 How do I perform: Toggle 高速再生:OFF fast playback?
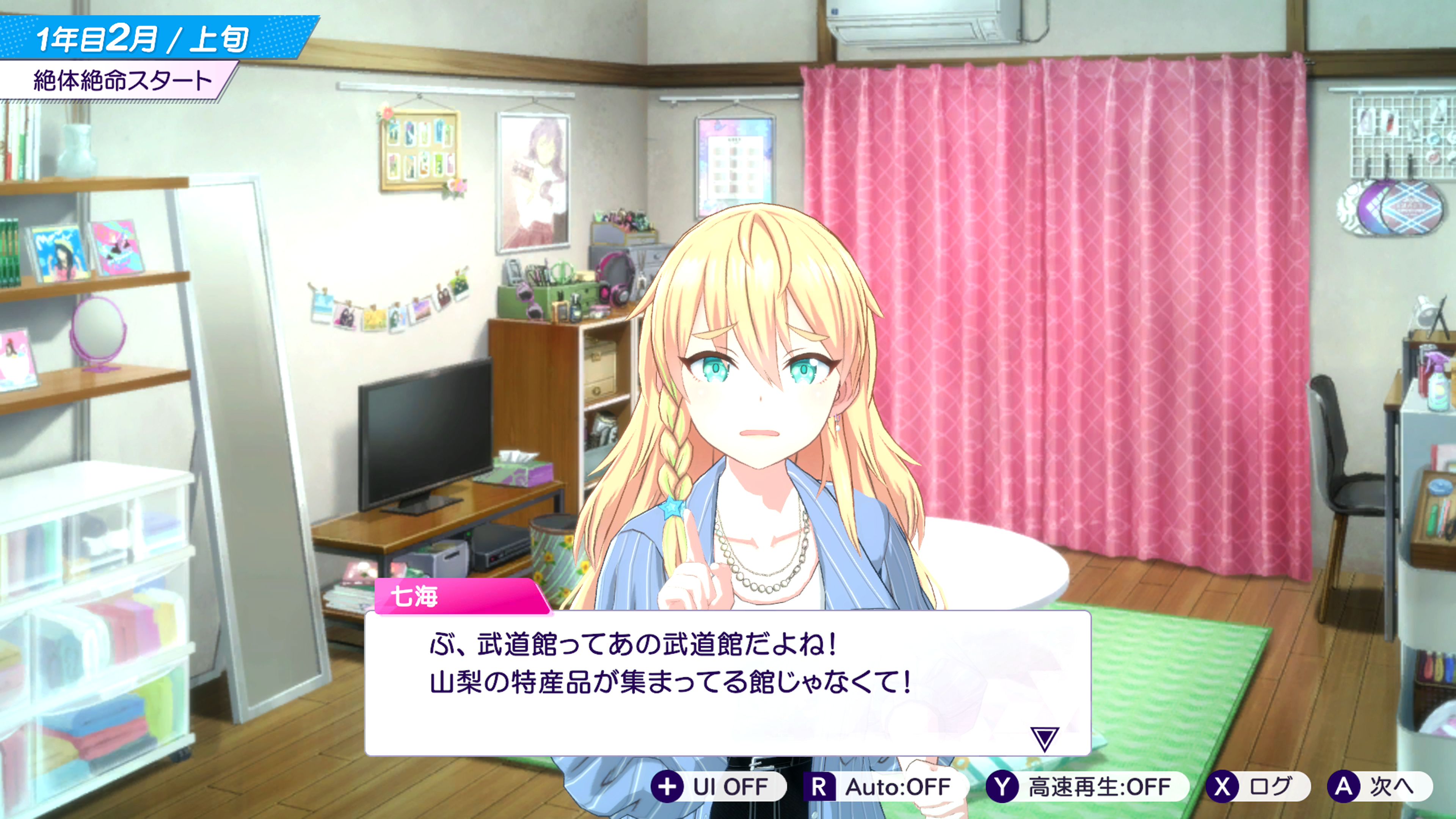point(1086,786)
